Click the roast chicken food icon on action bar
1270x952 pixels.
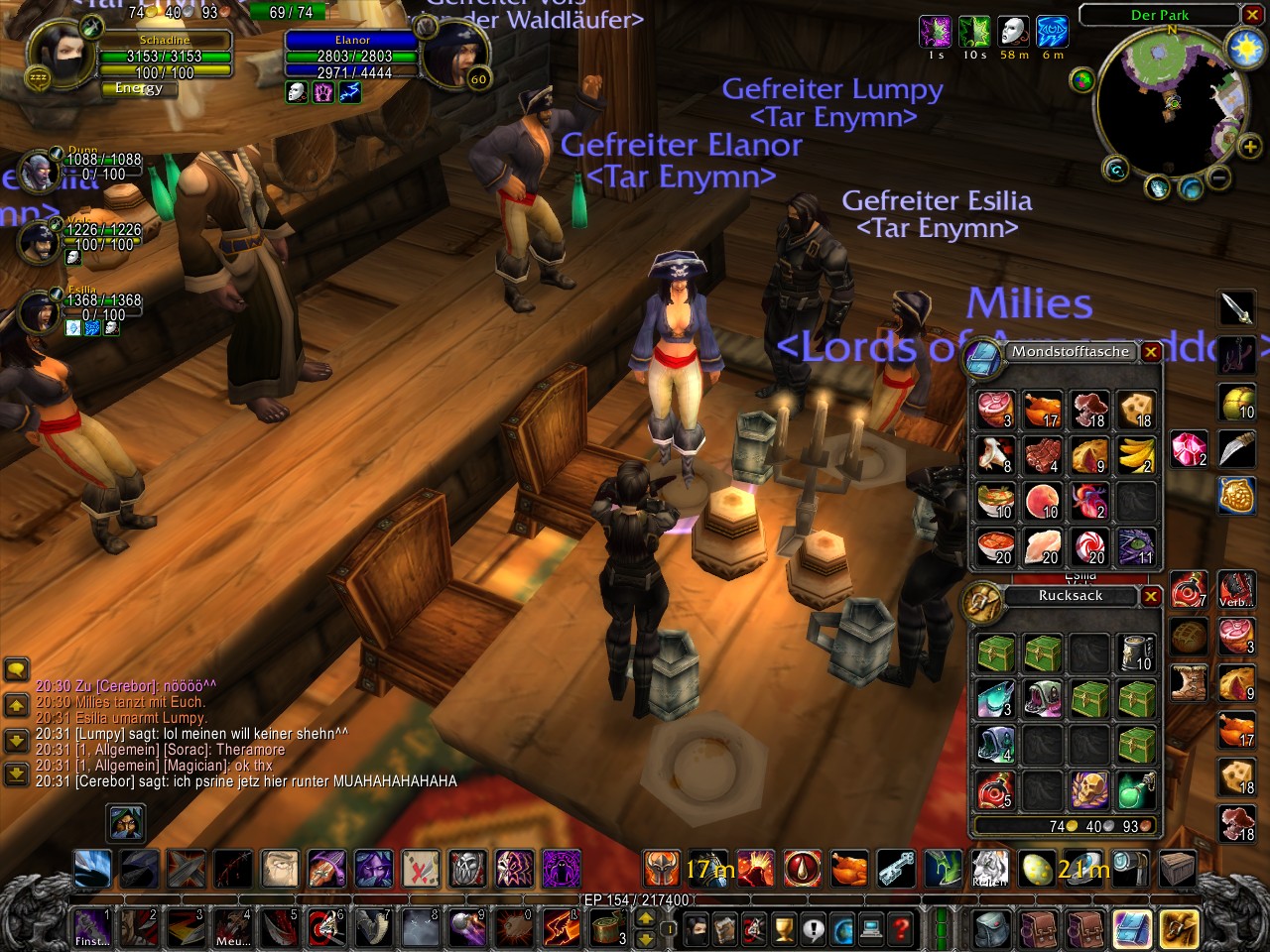point(847,869)
